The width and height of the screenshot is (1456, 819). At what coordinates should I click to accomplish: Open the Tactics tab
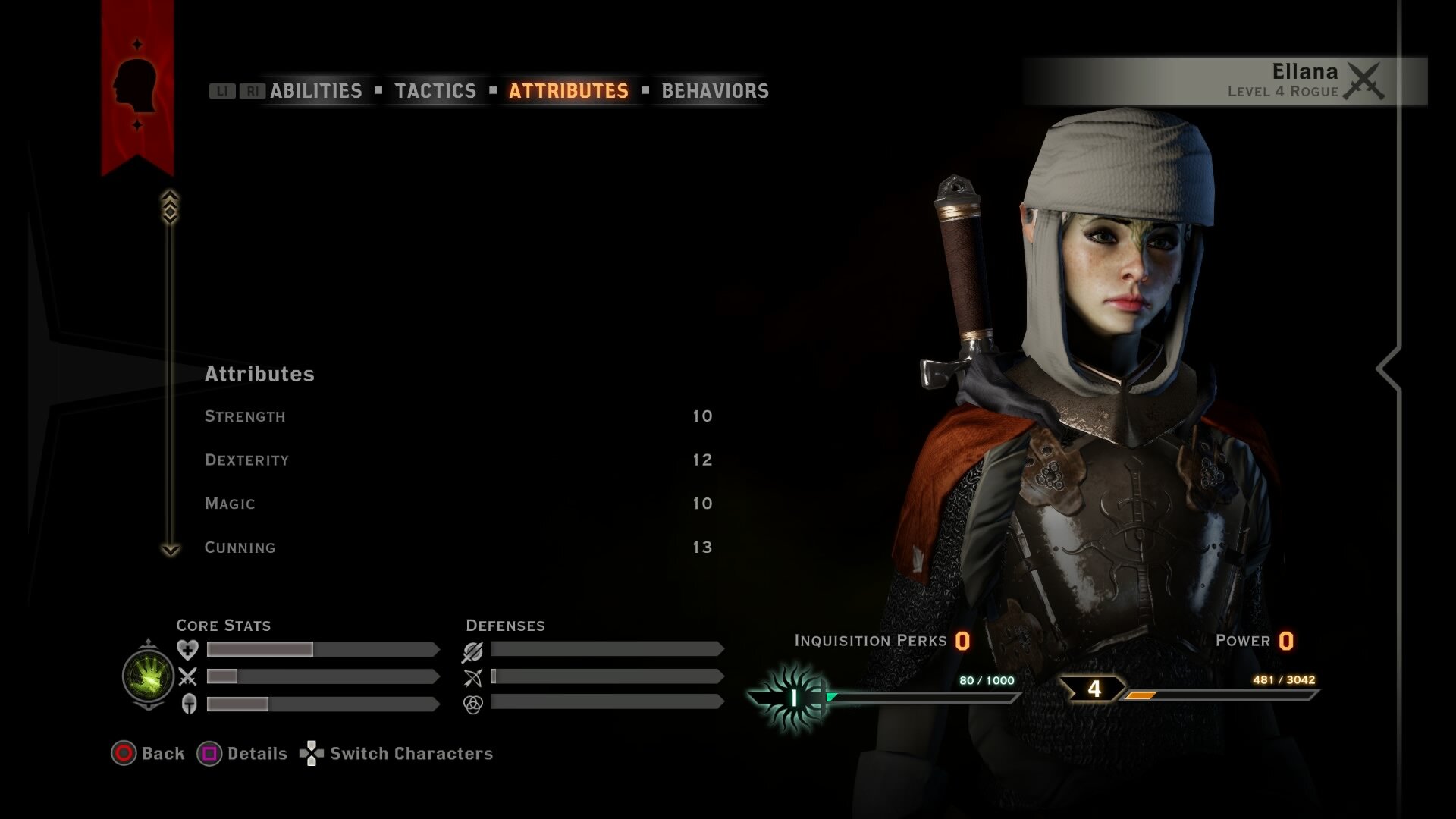tap(435, 91)
